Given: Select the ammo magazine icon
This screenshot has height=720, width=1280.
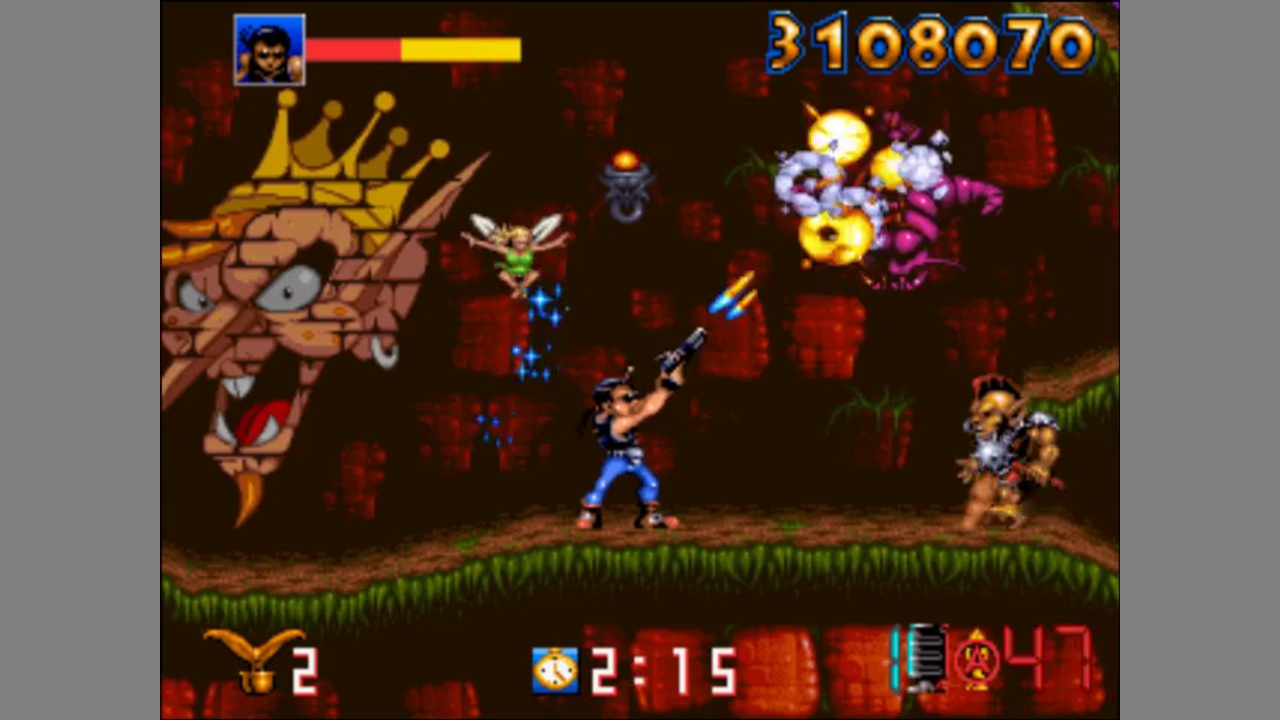Looking at the screenshot, I should pos(925,658).
